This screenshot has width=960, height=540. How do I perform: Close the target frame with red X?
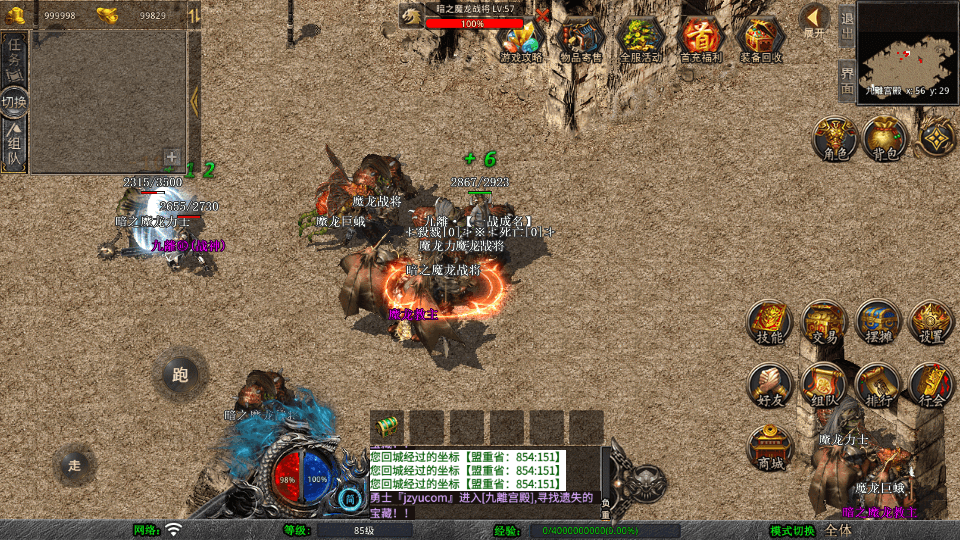[541, 16]
